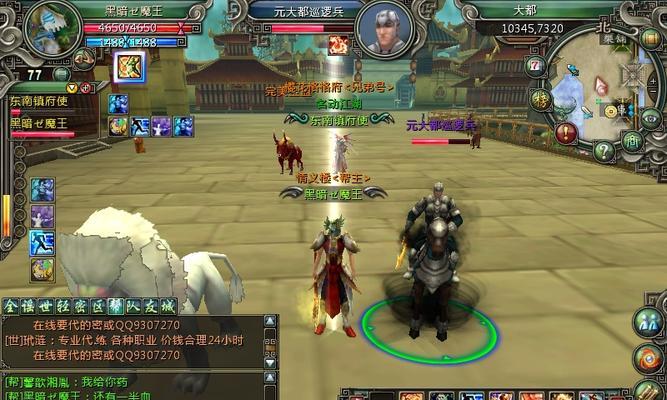Viewport: 667px width, 400px height.
Task: Open the 友 friends chat tab
Action: coord(149,306)
